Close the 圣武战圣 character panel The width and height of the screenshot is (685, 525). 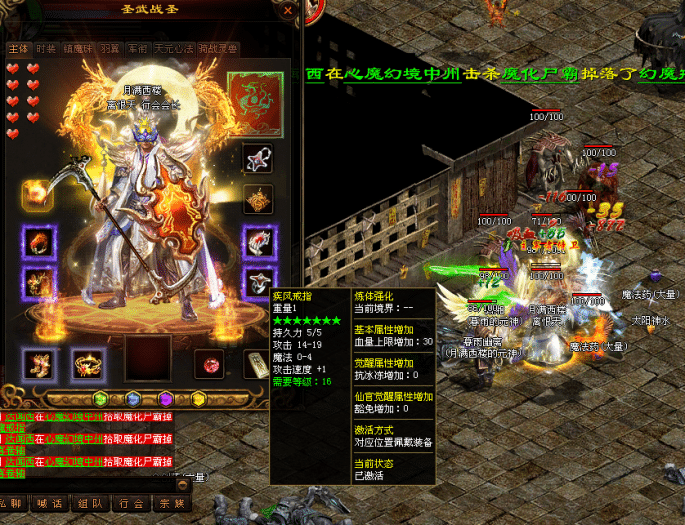[x=288, y=11]
